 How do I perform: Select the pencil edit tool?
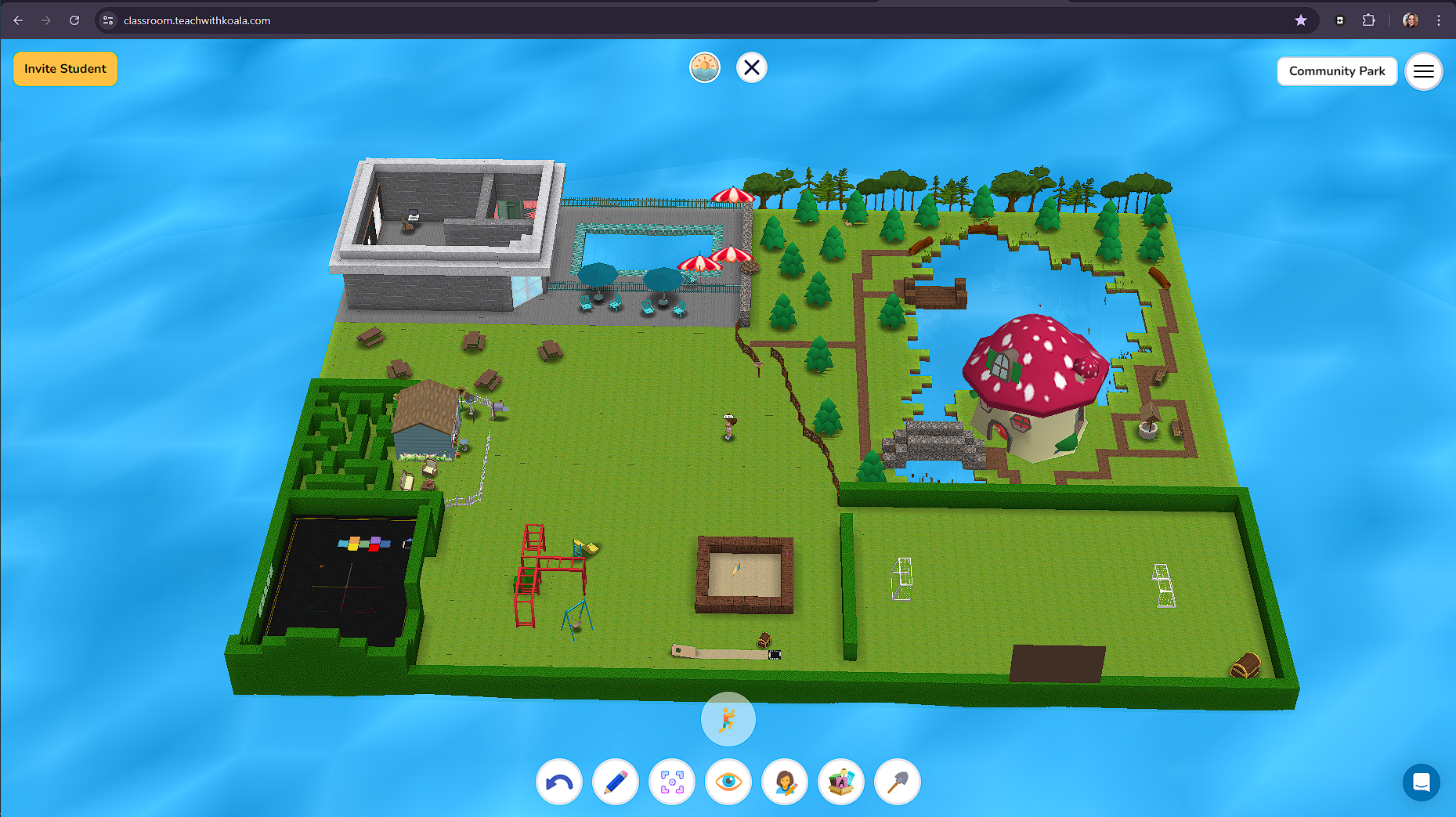pos(615,782)
